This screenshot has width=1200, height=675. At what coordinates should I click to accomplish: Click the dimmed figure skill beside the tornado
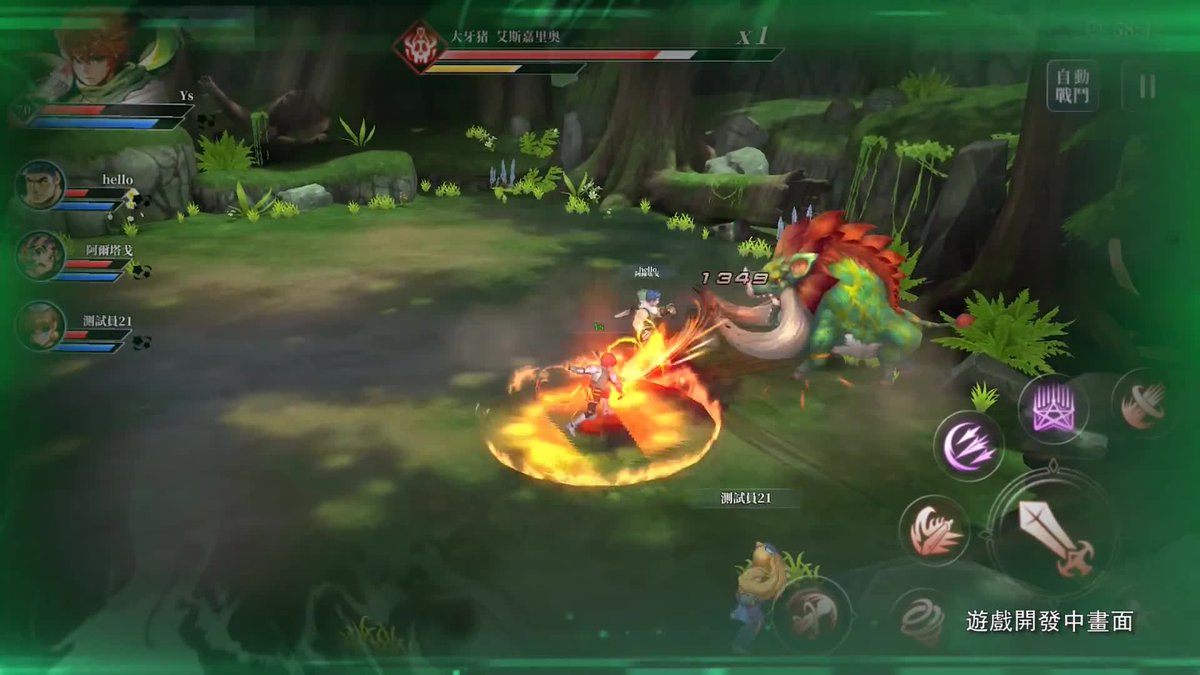[x=812, y=614]
